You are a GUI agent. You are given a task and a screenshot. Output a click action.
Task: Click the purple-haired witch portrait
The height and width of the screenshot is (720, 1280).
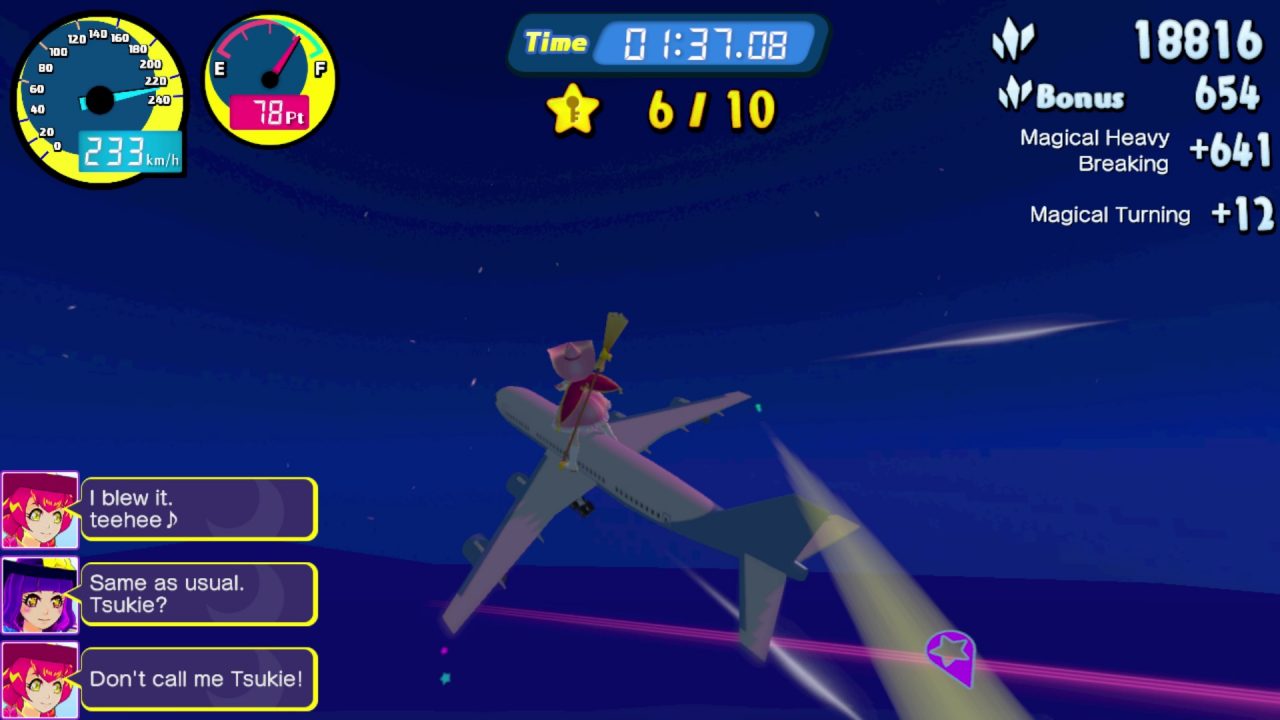(40, 595)
